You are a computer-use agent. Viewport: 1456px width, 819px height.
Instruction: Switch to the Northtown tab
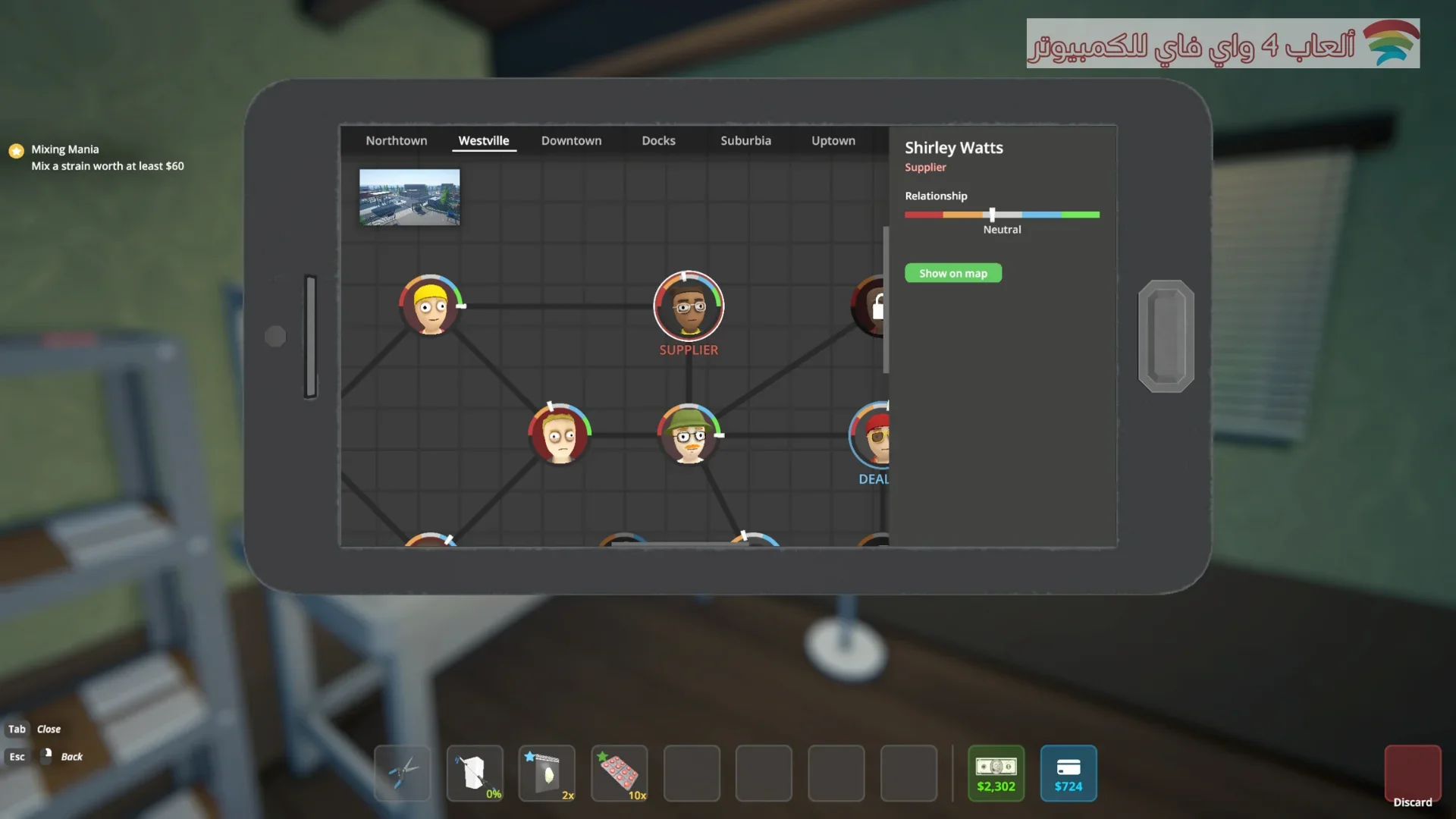(396, 141)
